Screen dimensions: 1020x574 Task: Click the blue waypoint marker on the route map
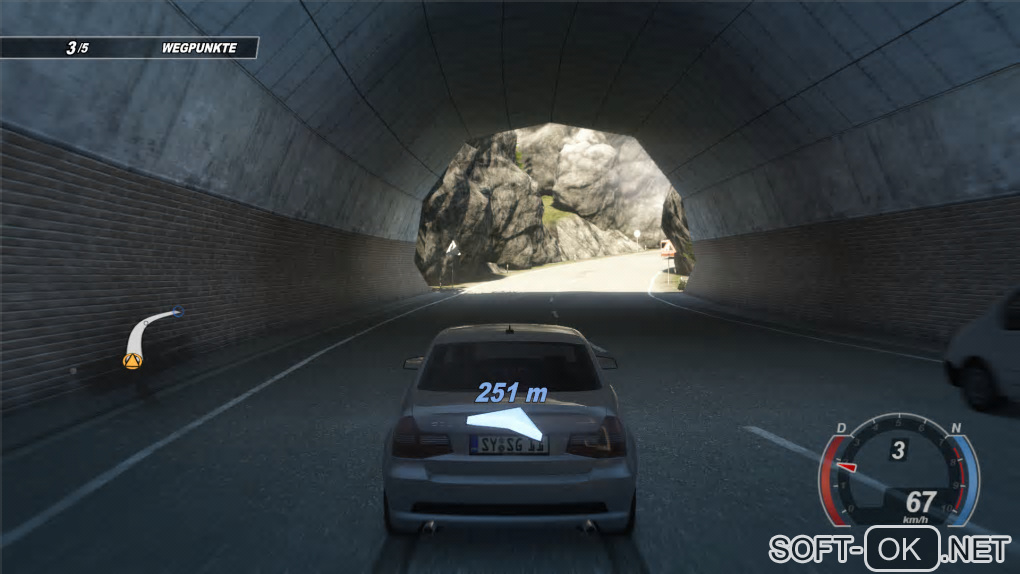(x=178, y=312)
